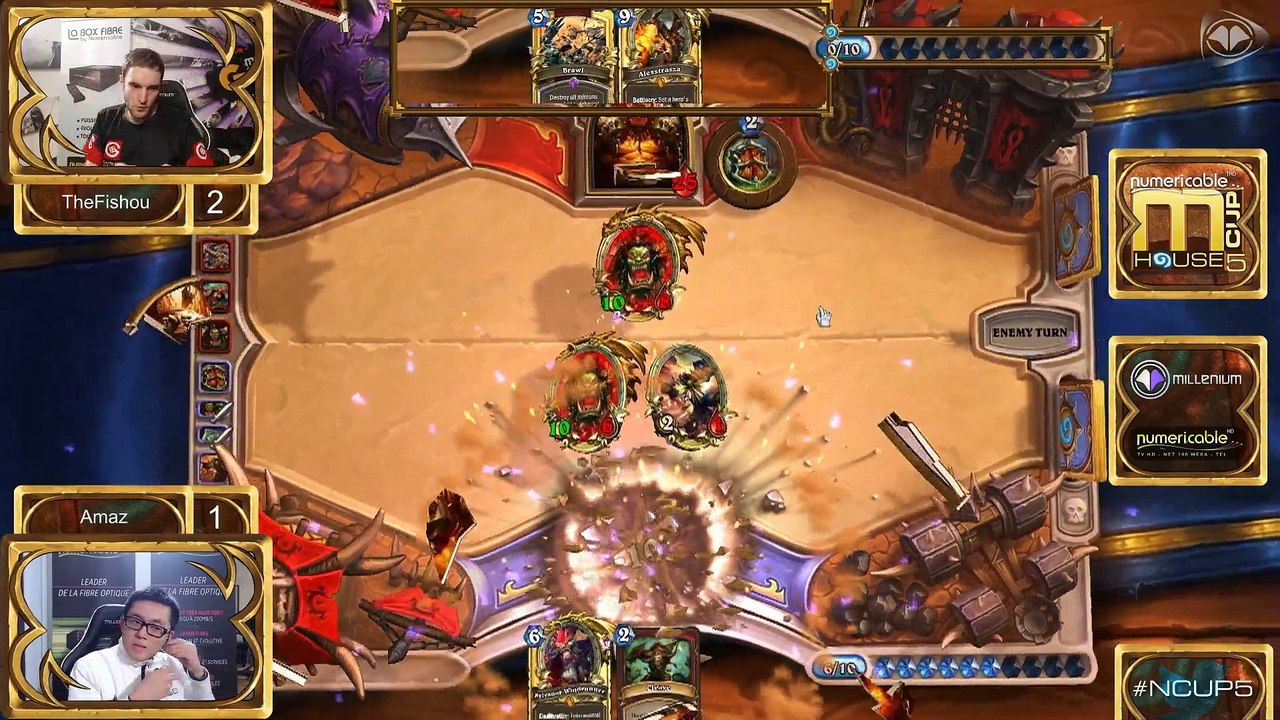Image resolution: width=1280 pixels, height=720 pixels.
Task: Select the Sylvanas Windrunner card in hand
Action: click(569, 668)
